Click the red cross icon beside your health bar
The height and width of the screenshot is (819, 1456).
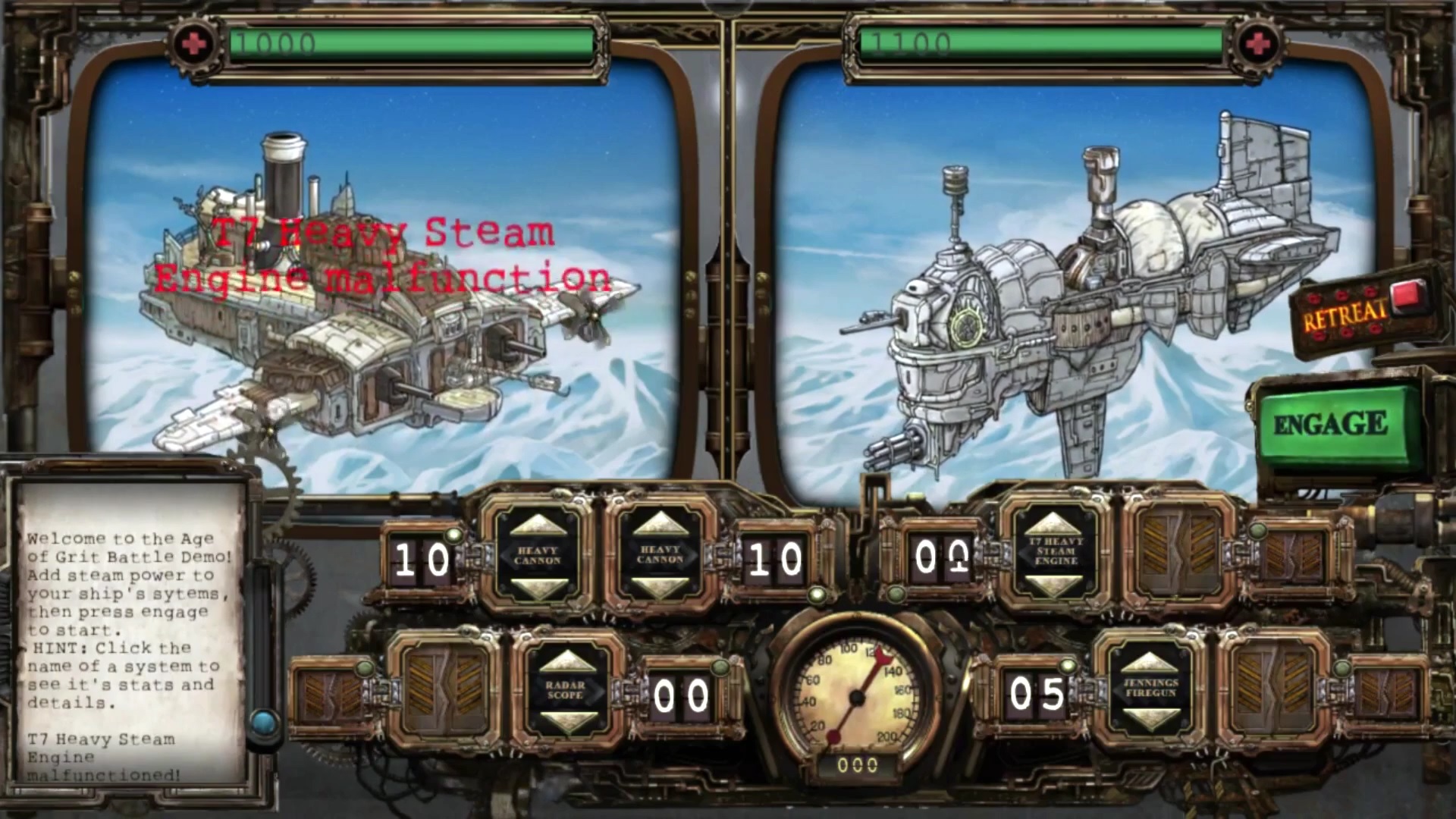pyautogui.click(x=194, y=43)
